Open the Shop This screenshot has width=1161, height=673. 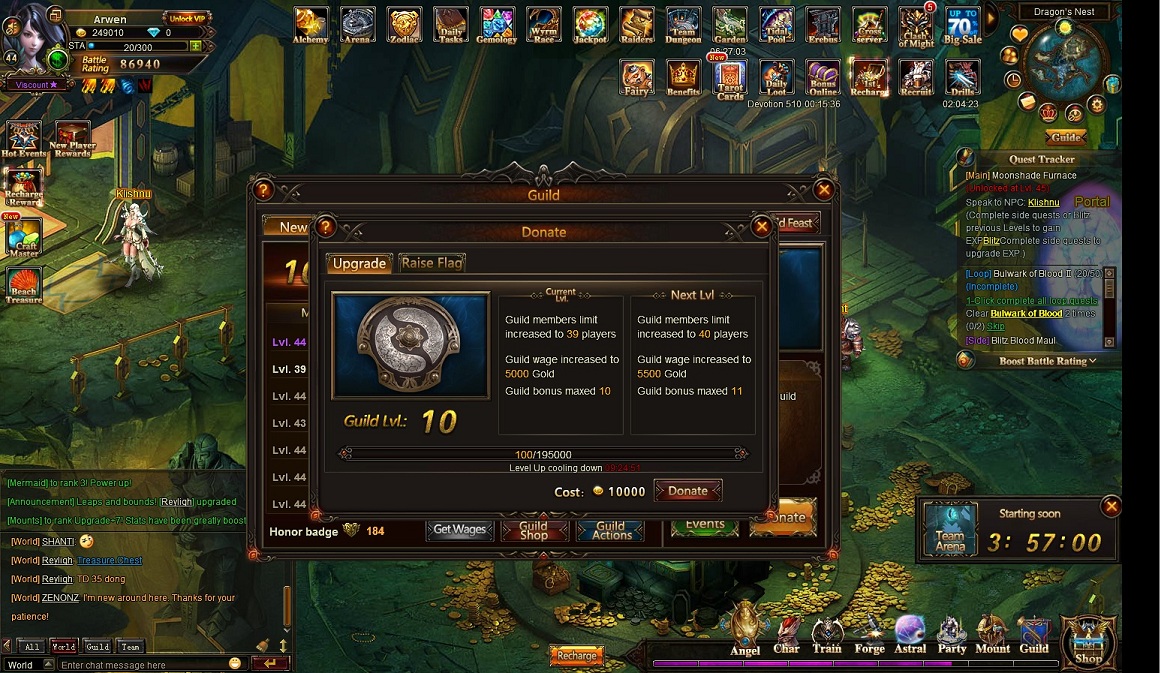pos(1088,641)
